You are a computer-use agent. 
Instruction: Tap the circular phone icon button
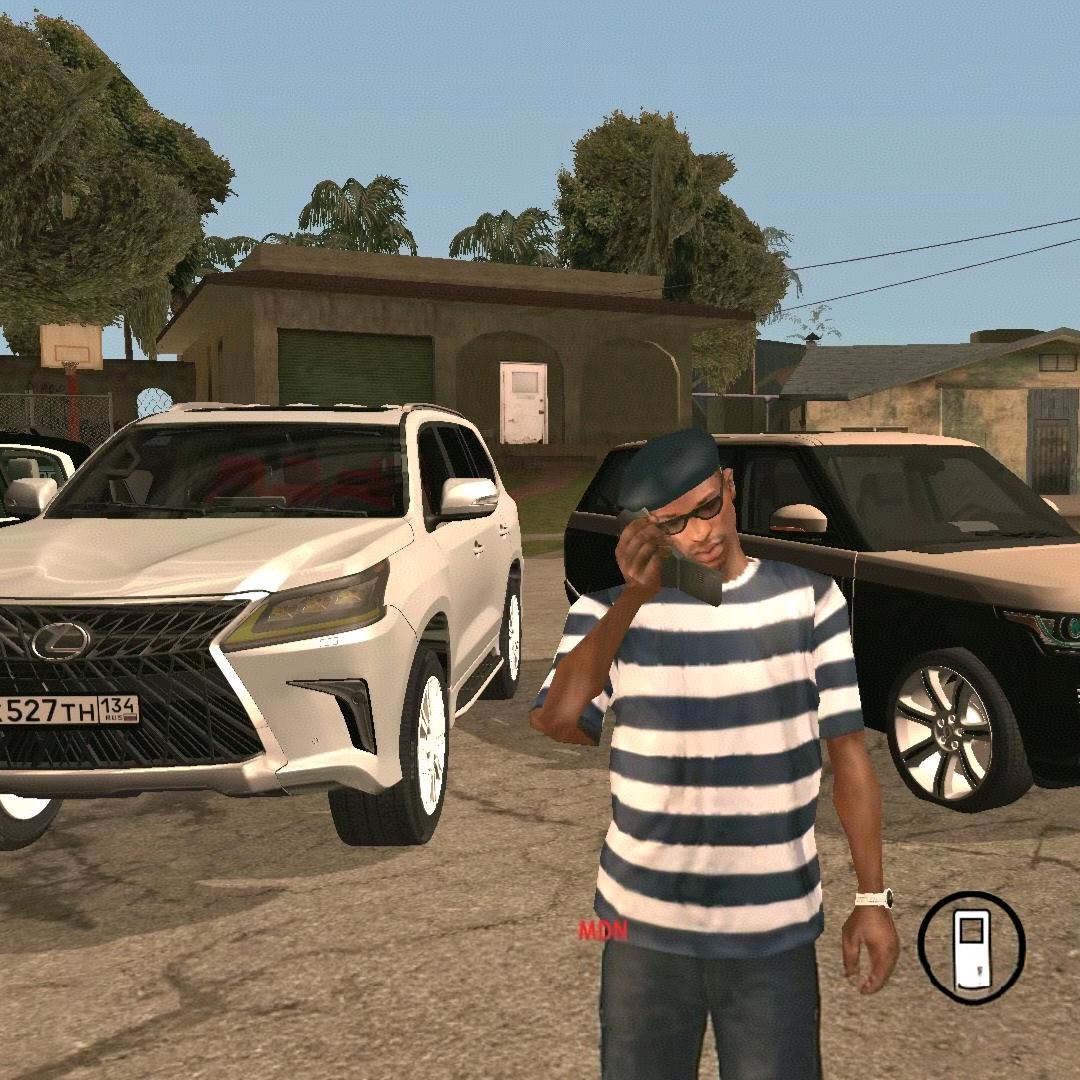click(971, 946)
